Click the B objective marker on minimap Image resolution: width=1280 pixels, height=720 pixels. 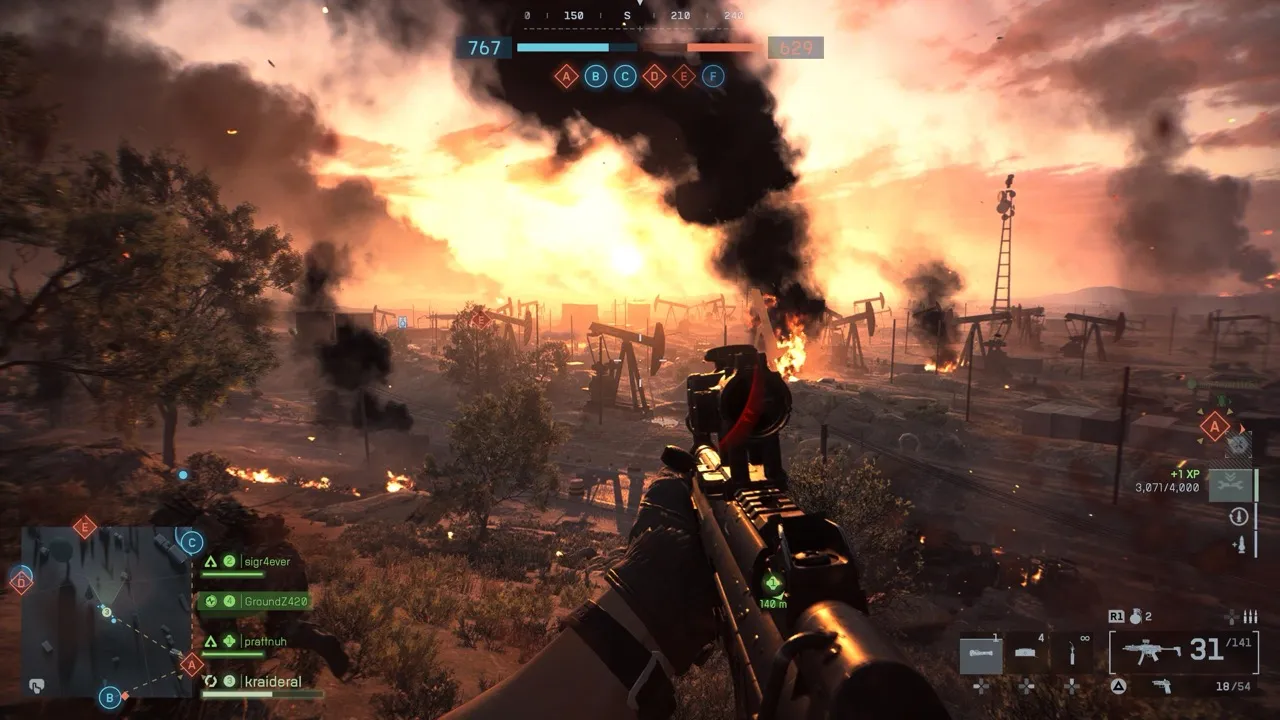(110, 697)
